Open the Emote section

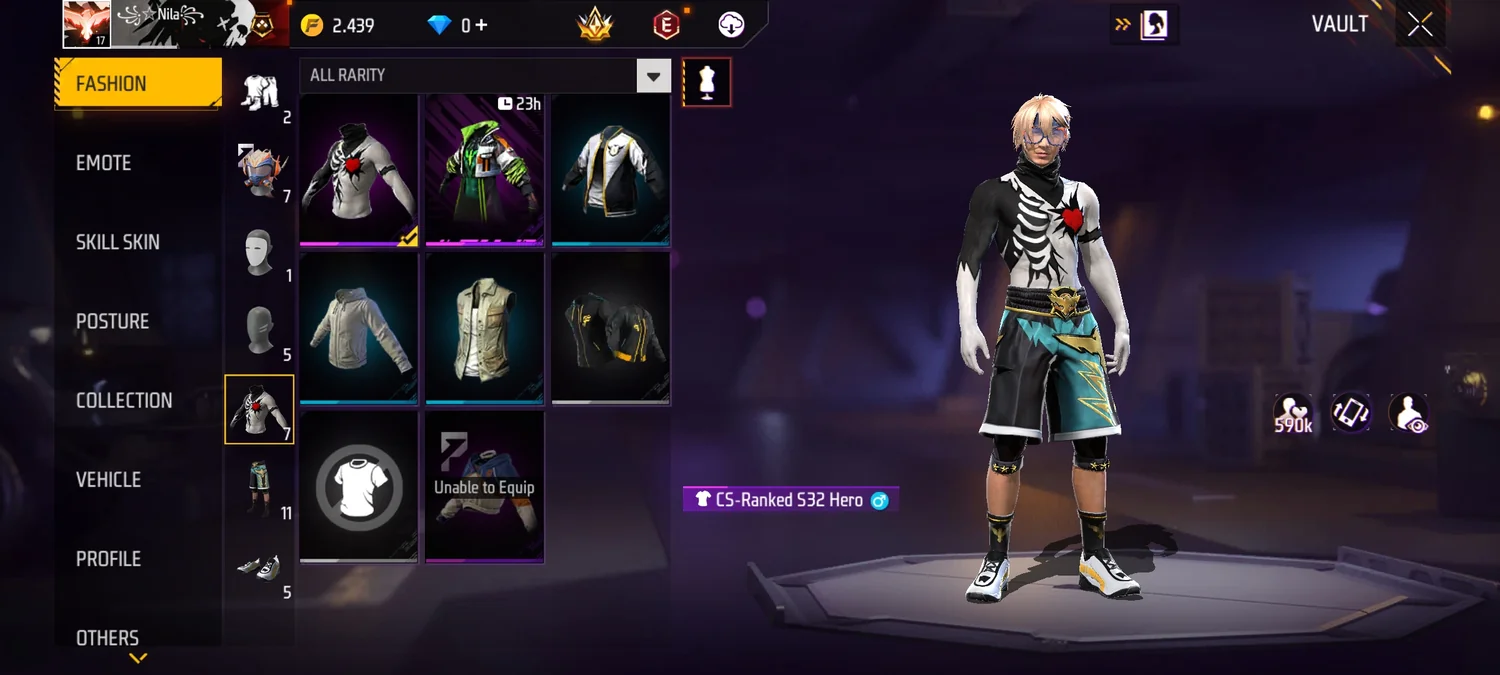pyautogui.click(x=104, y=163)
